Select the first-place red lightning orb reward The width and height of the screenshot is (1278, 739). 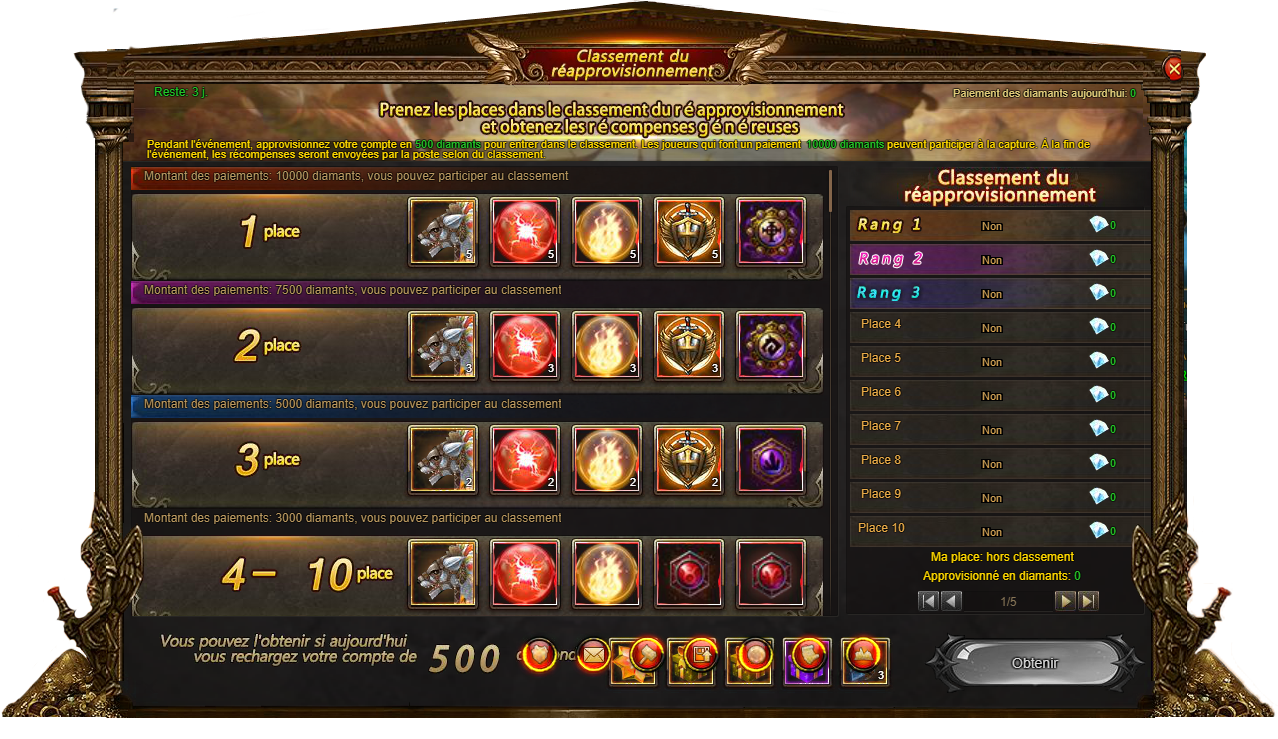pos(525,231)
